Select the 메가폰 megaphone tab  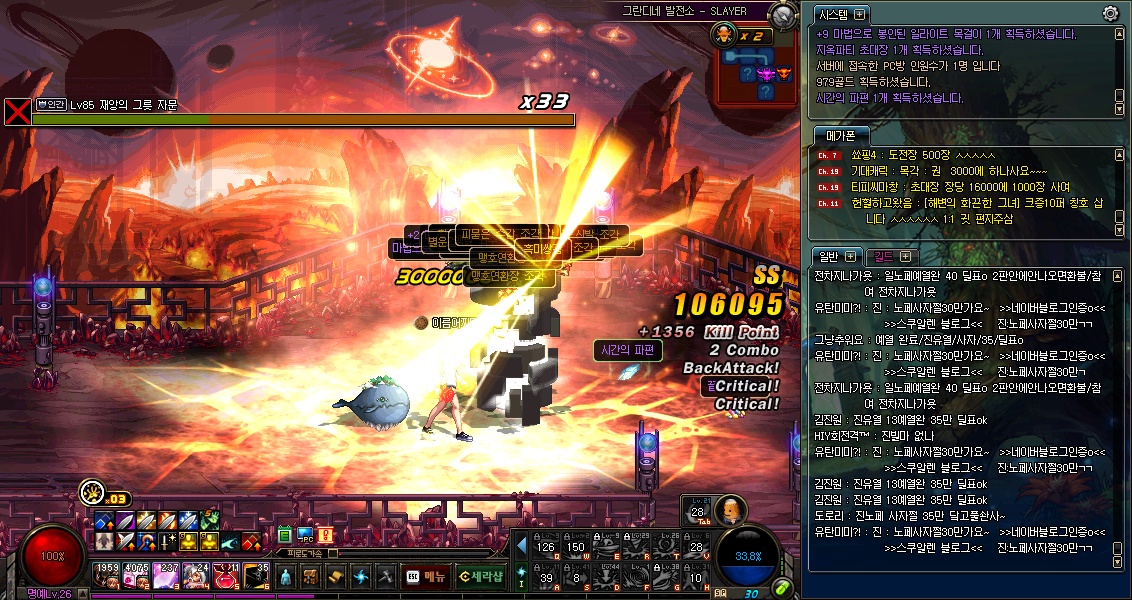pos(840,135)
